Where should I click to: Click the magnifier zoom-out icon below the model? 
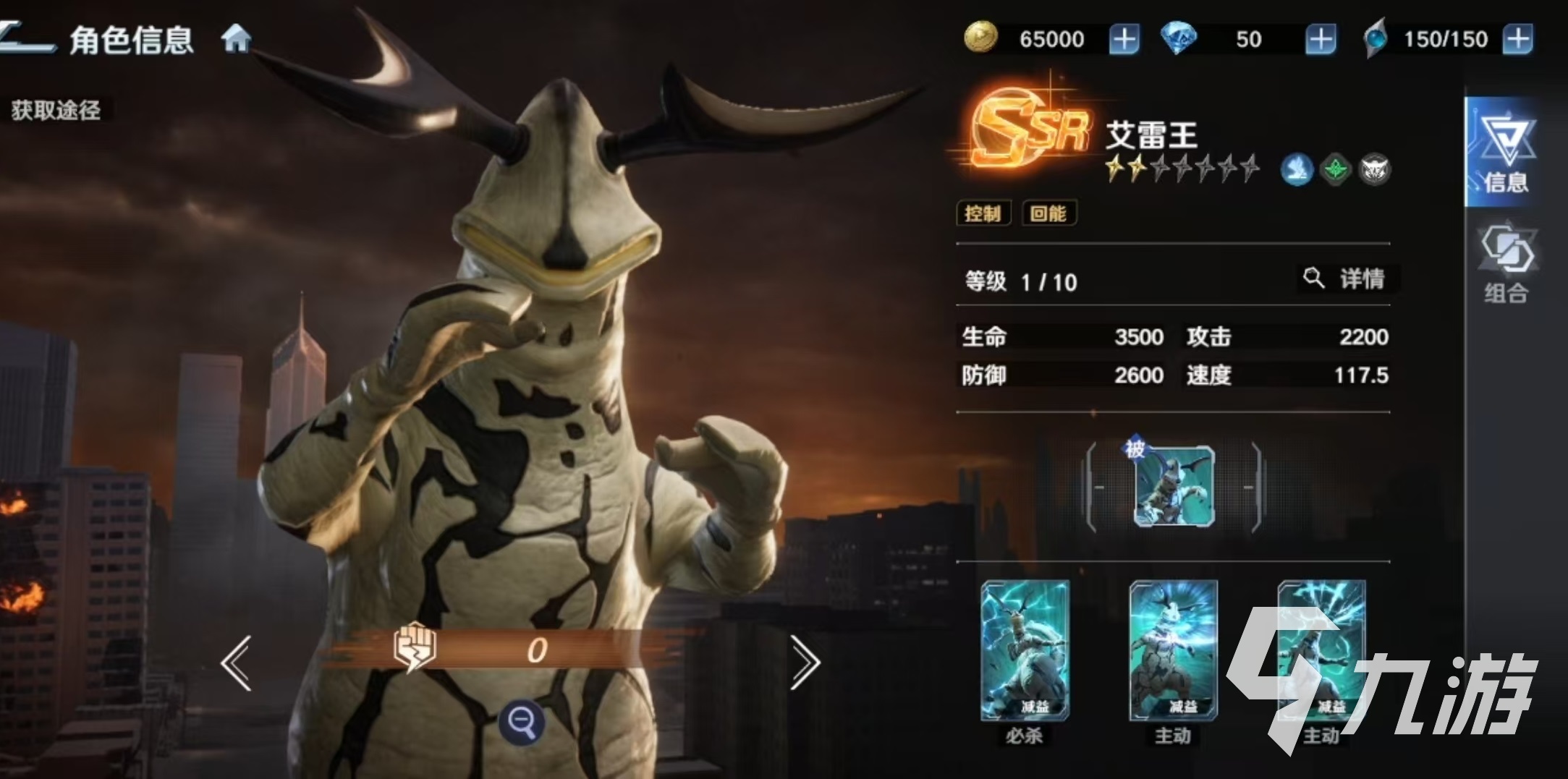pyautogui.click(x=522, y=722)
